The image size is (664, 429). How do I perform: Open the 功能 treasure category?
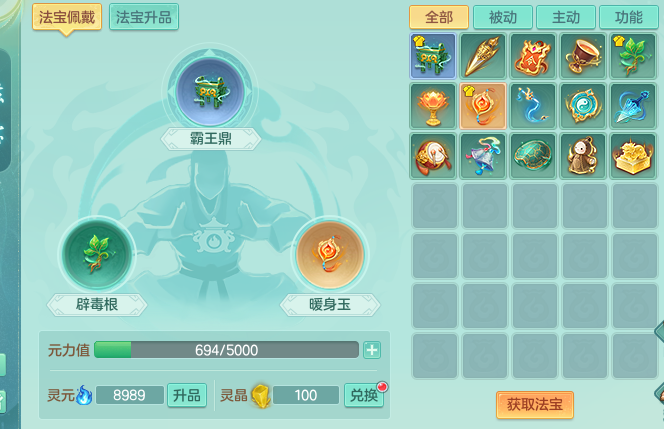click(x=629, y=17)
